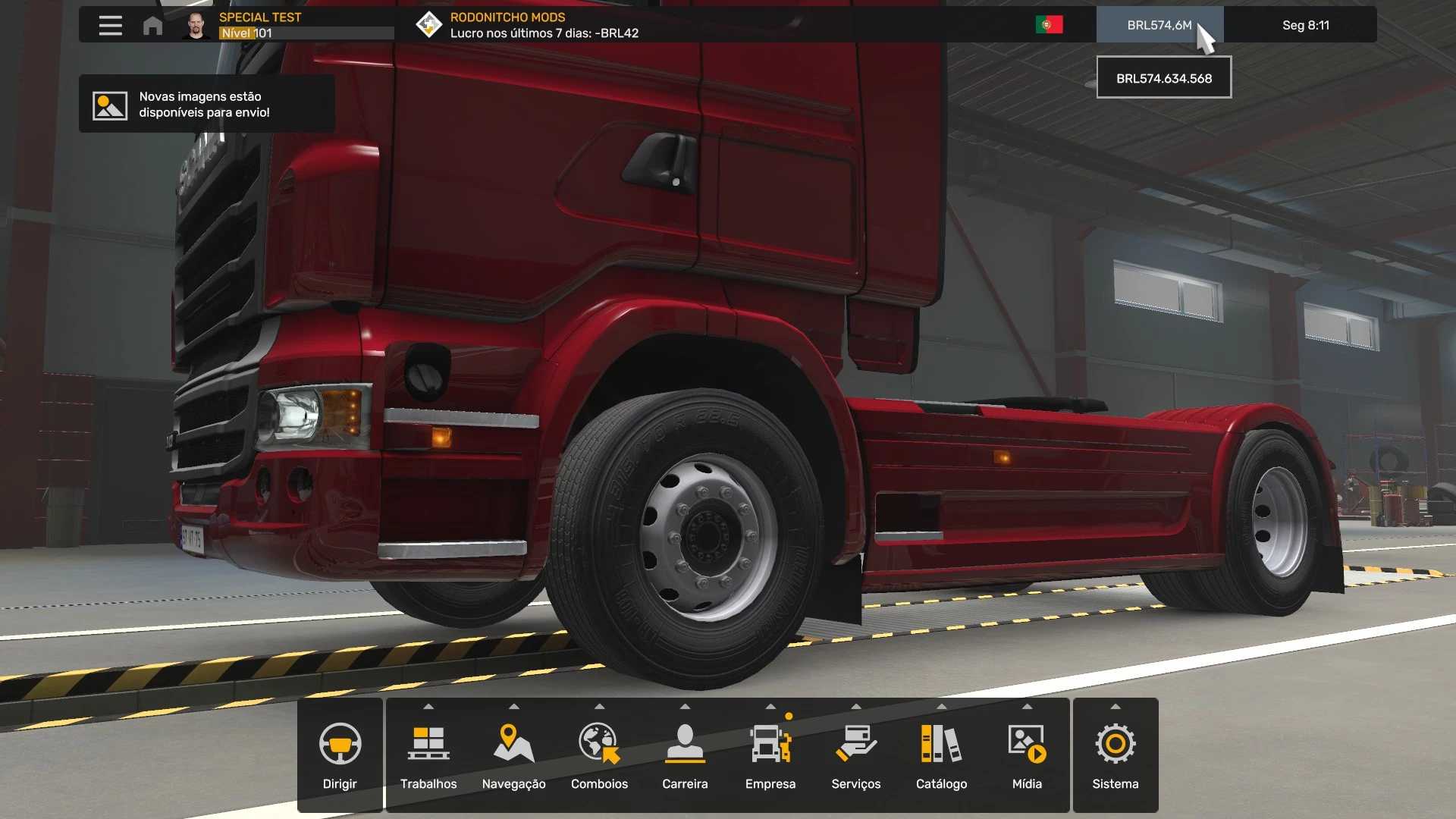The width and height of the screenshot is (1456, 819).
Task: Open the Catálogo catalog menu
Action: (941, 755)
